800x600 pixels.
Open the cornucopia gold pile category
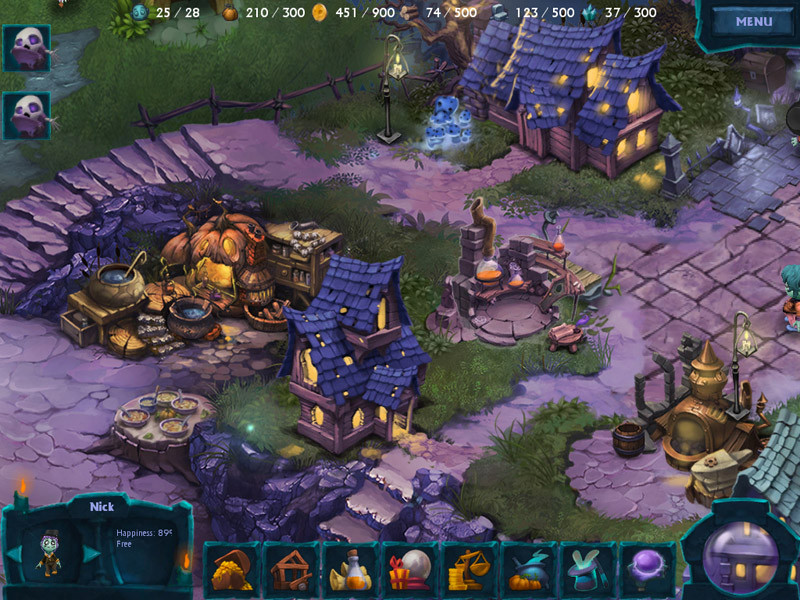[x=232, y=570]
